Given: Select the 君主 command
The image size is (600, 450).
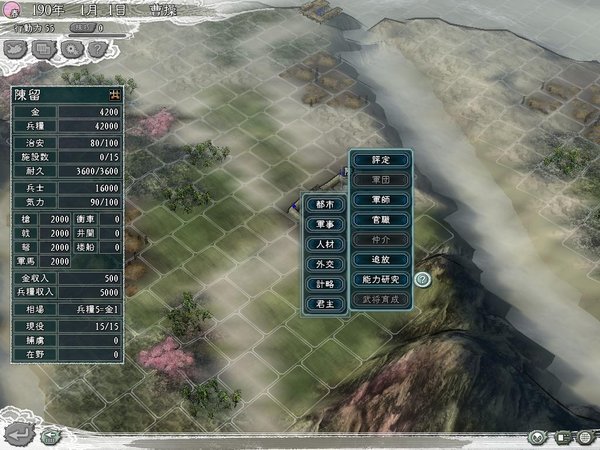Looking at the screenshot, I should 326,305.
